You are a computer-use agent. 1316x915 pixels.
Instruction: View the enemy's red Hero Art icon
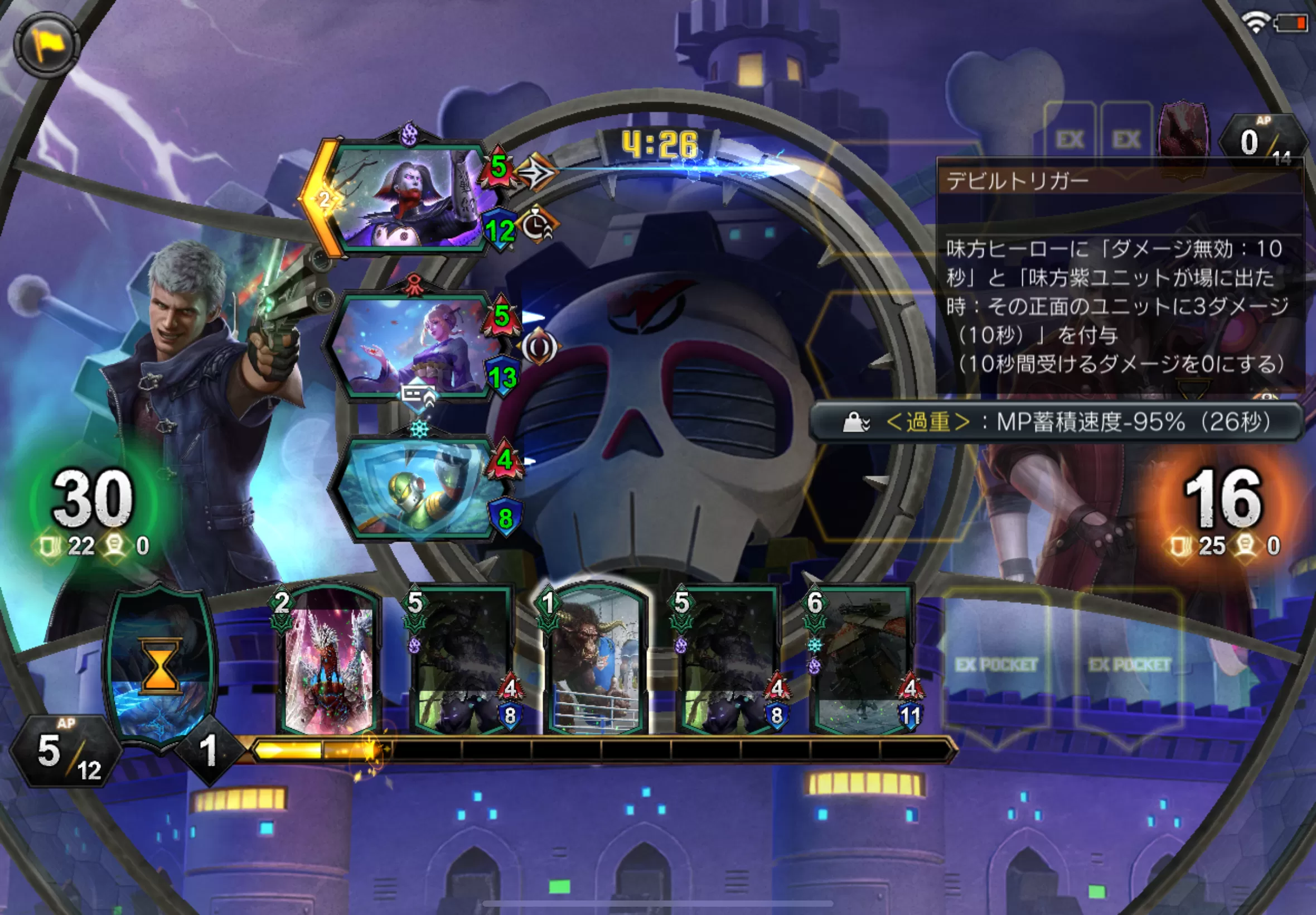(1183, 137)
